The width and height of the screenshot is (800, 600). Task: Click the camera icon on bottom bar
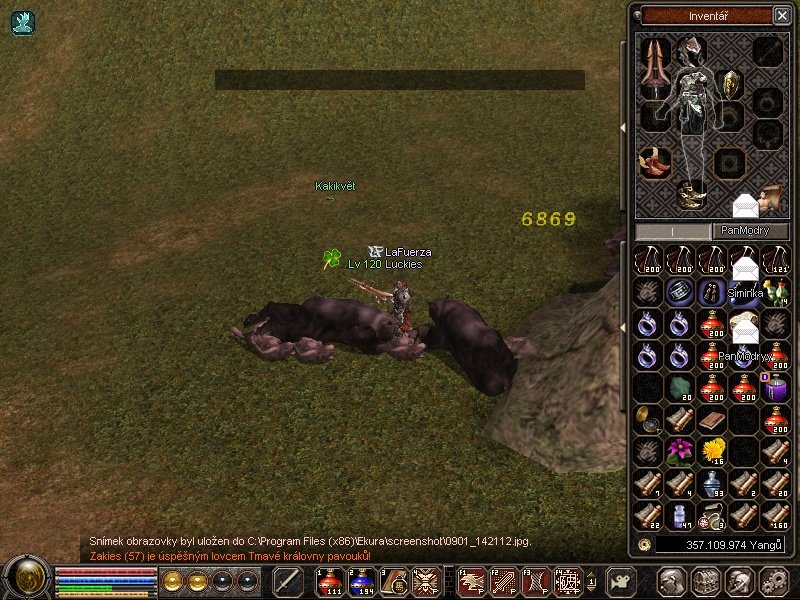coord(621,581)
